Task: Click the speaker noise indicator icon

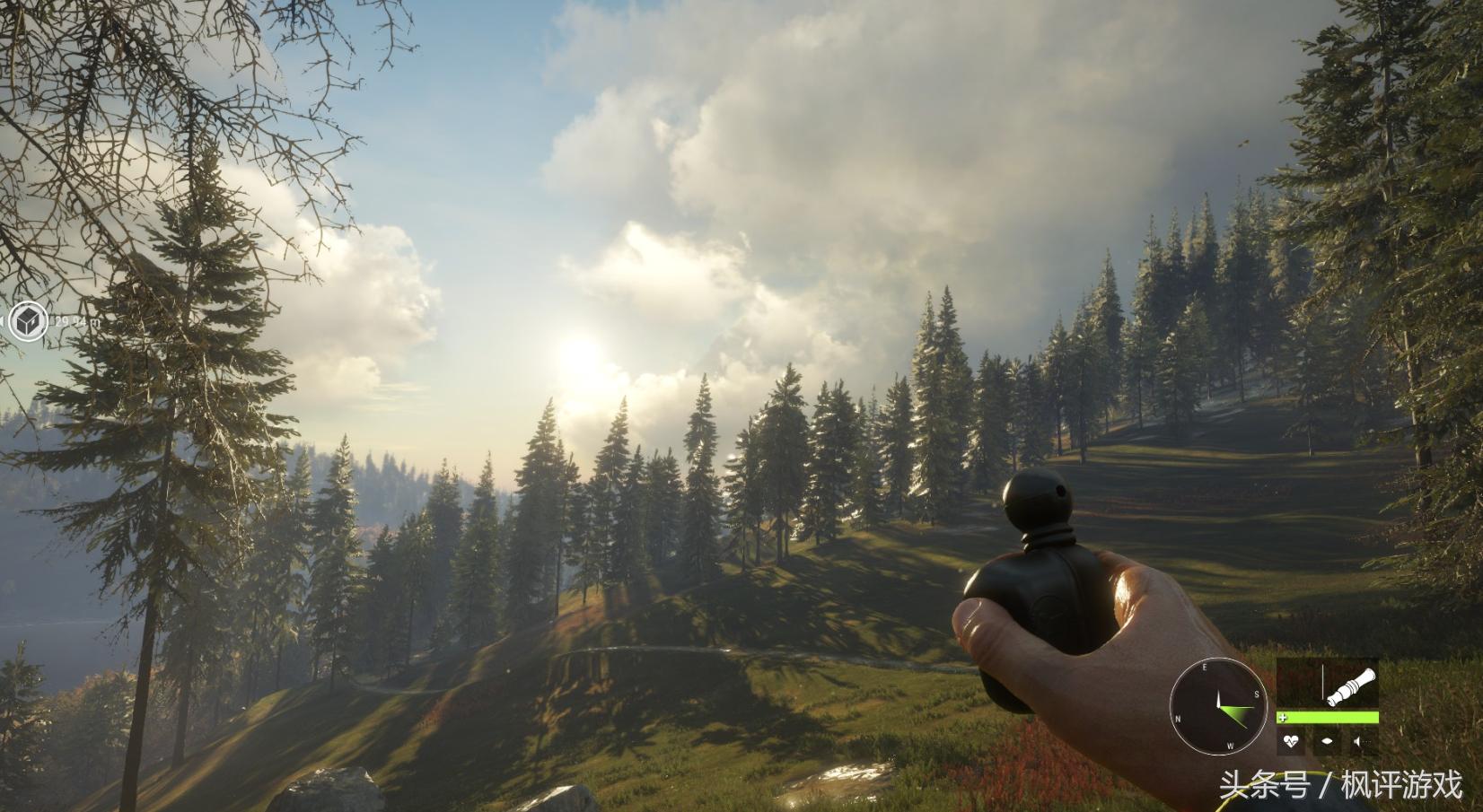Action: pyautogui.click(x=1359, y=742)
